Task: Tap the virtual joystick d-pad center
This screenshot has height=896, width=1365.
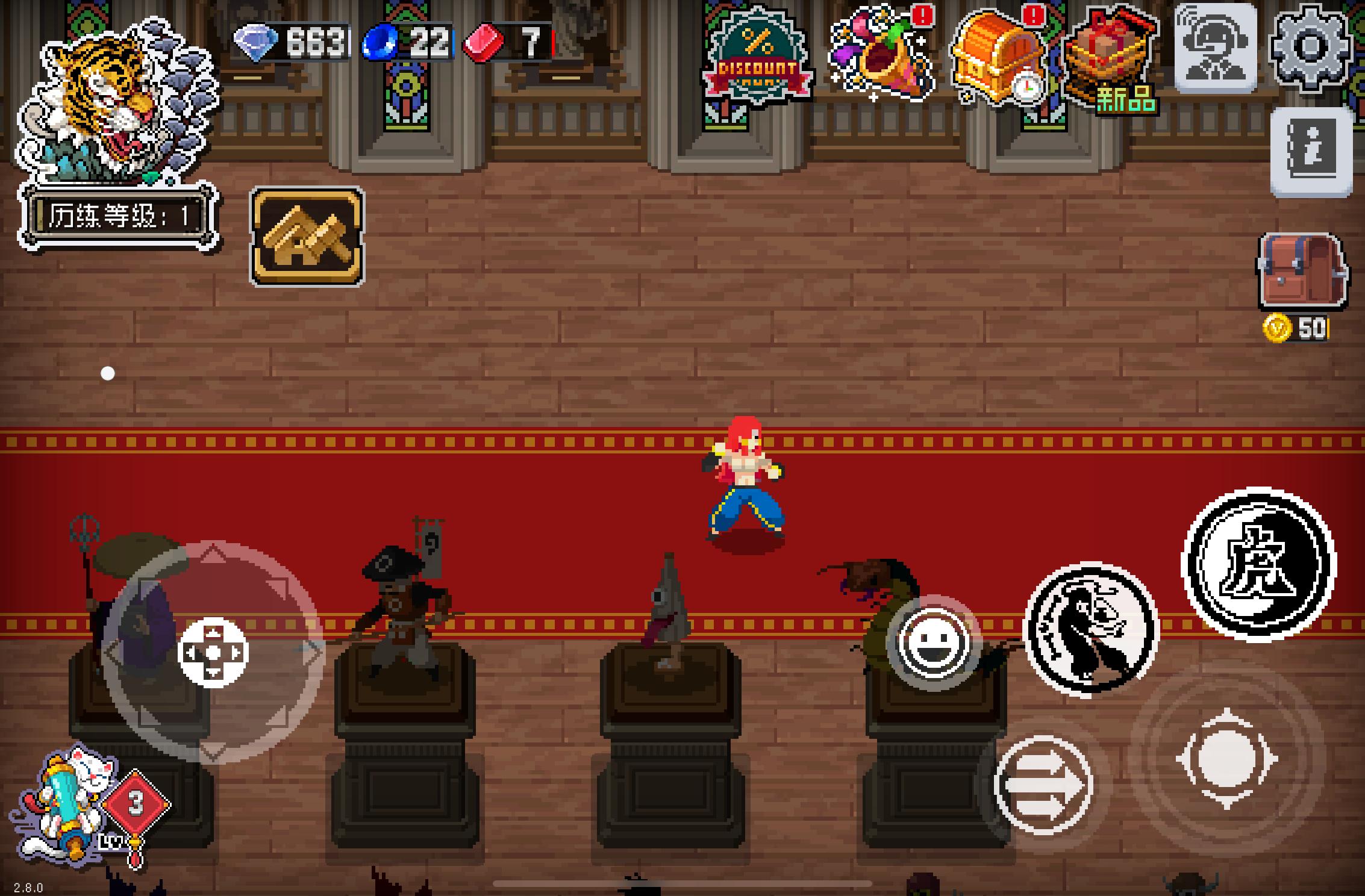Action: [213, 652]
